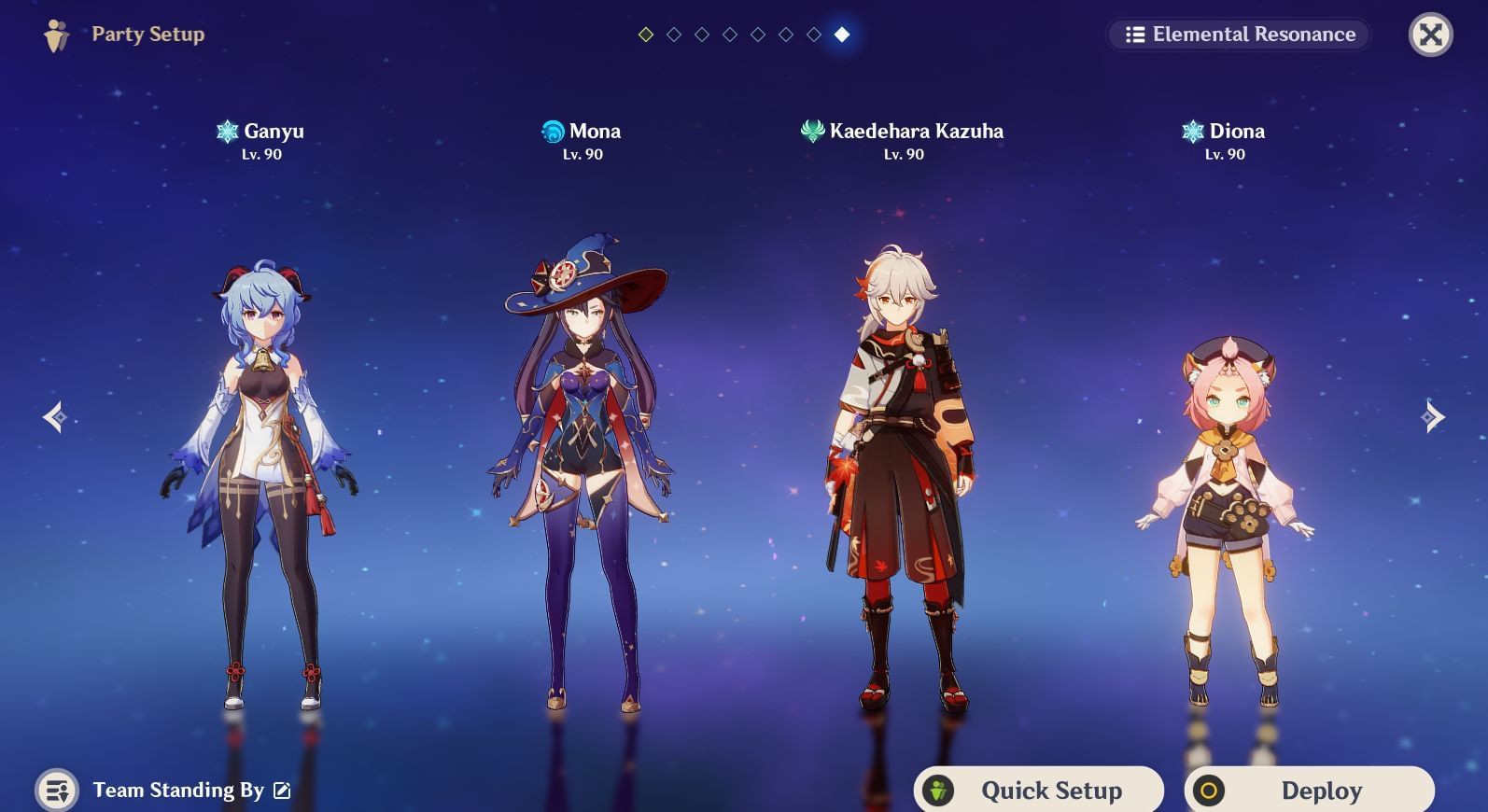1488x812 pixels.
Task: Switch to the previous party with left arrow
Action: pyautogui.click(x=54, y=417)
